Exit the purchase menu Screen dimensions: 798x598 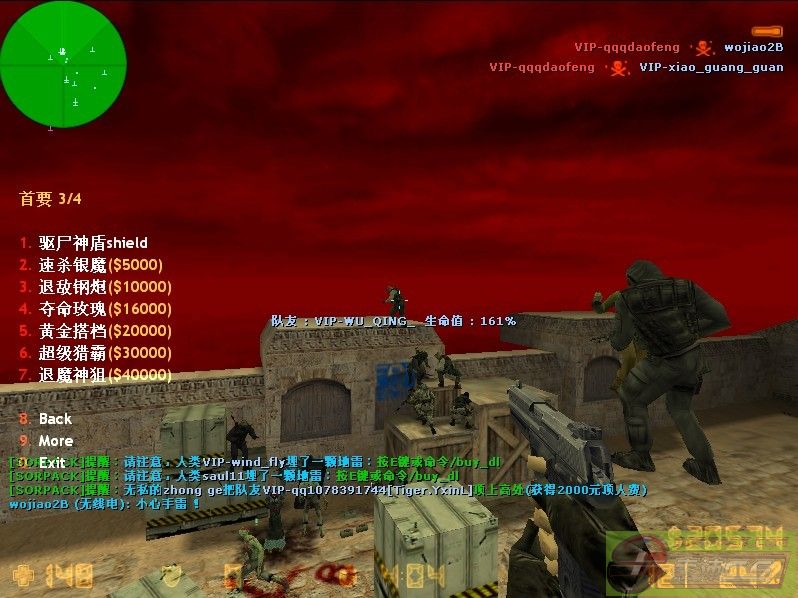click(x=52, y=463)
